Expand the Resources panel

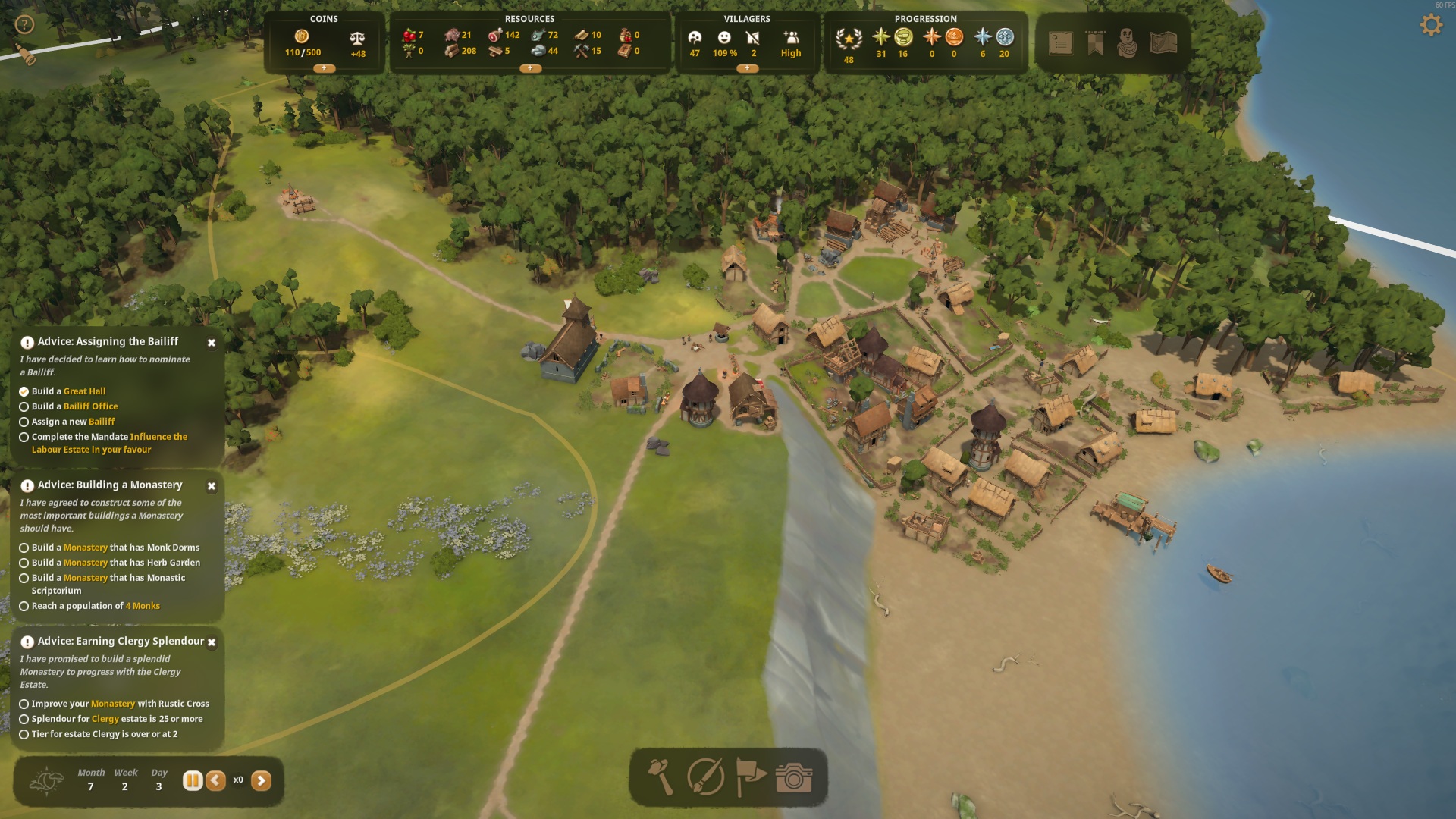click(x=529, y=68)
